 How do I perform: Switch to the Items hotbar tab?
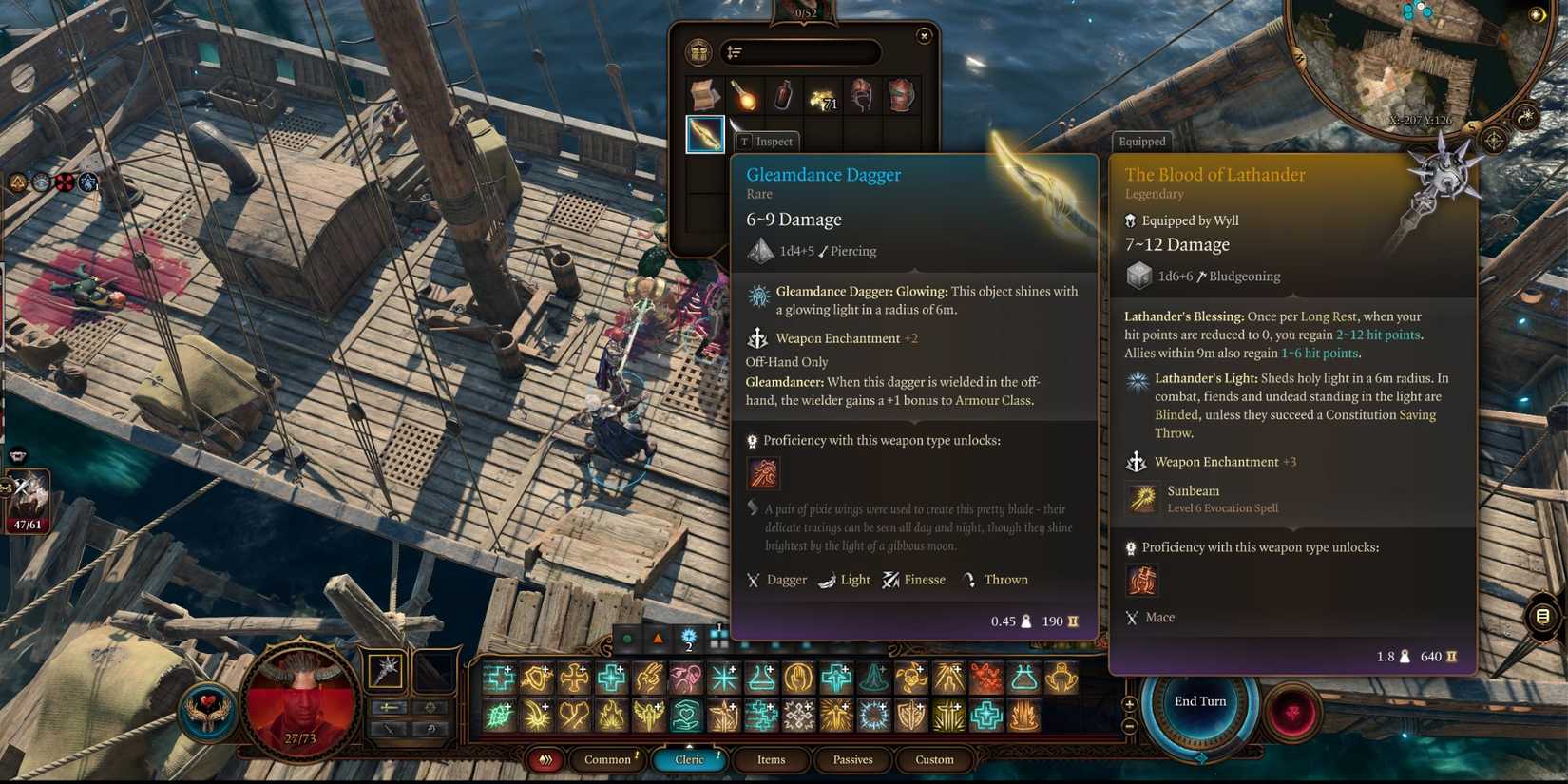pyautogui.click(x=771, y=760)
